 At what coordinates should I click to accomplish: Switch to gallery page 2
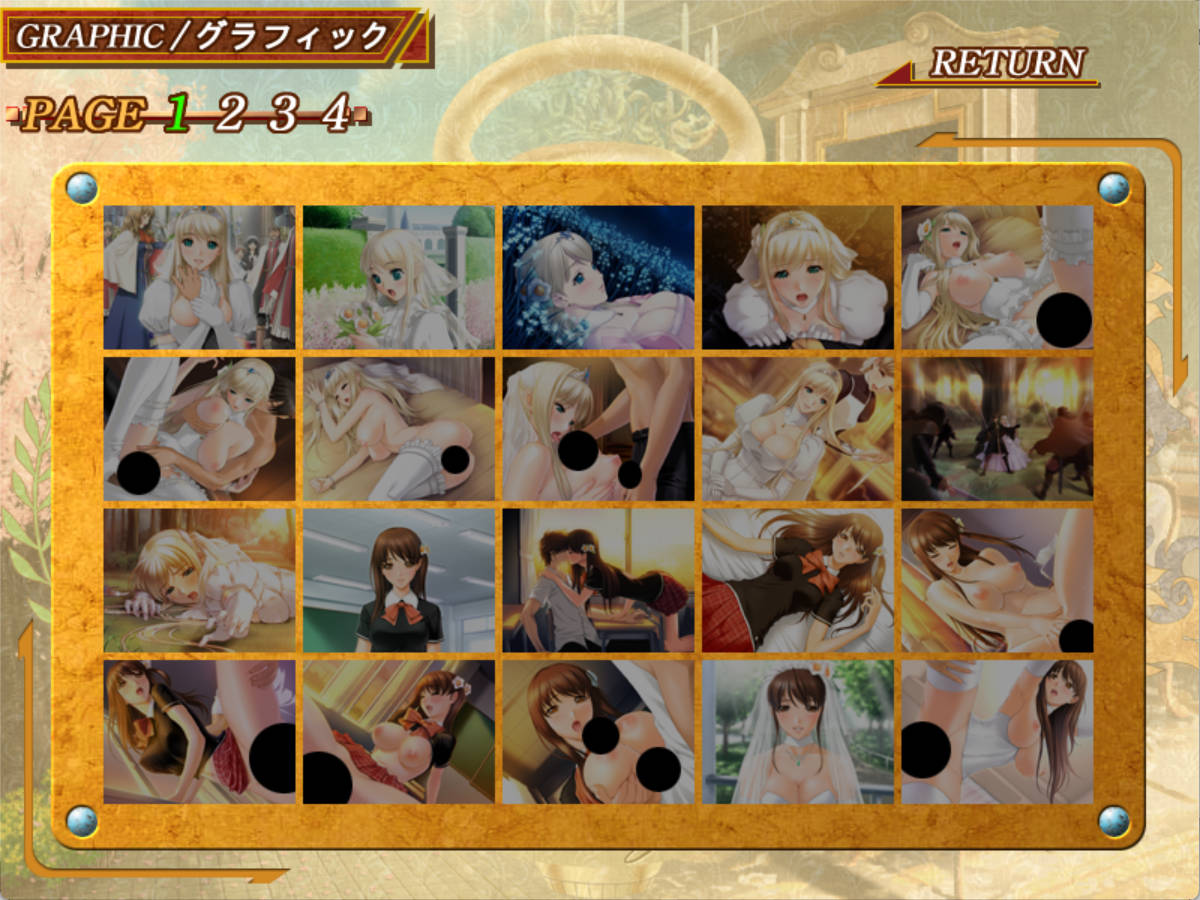click(x=229, y=114)
